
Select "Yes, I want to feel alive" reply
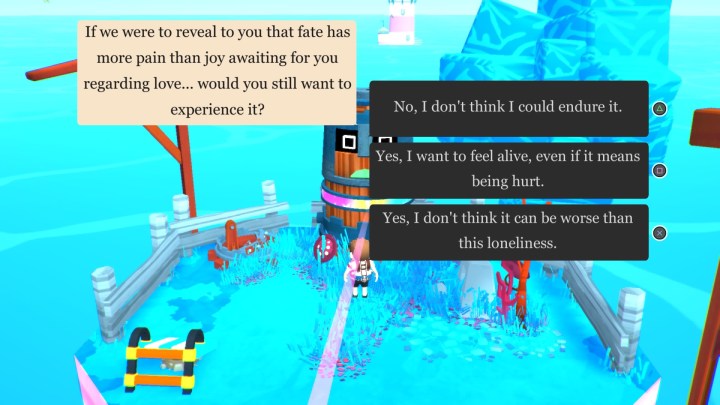pyautogui.click(x=508, y=170)
